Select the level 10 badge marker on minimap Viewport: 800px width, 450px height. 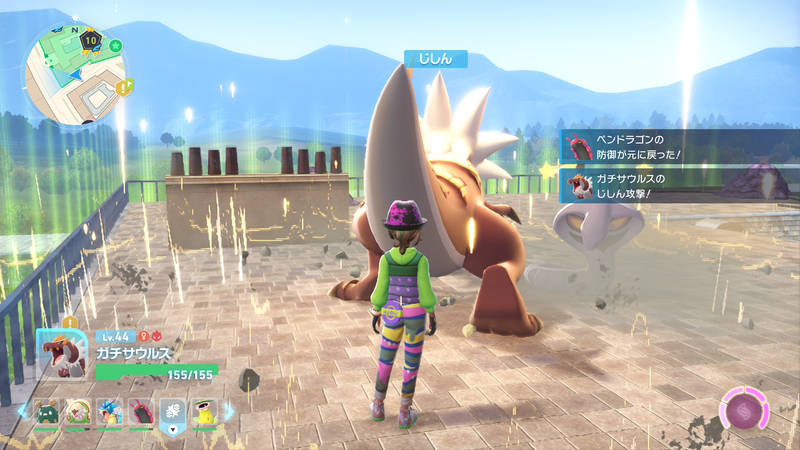[91, 41]
